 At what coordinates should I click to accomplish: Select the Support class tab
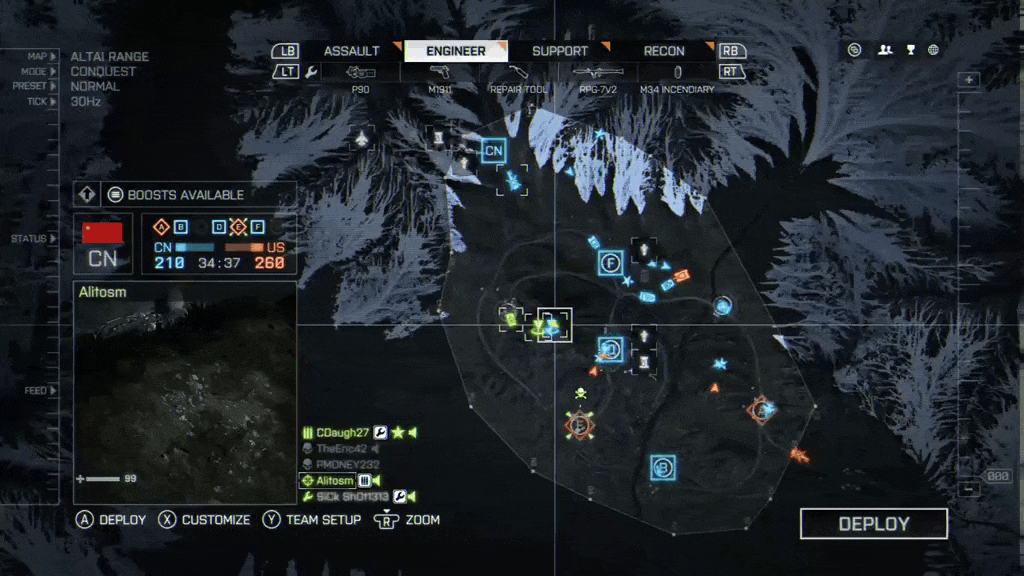pos(560,51)
